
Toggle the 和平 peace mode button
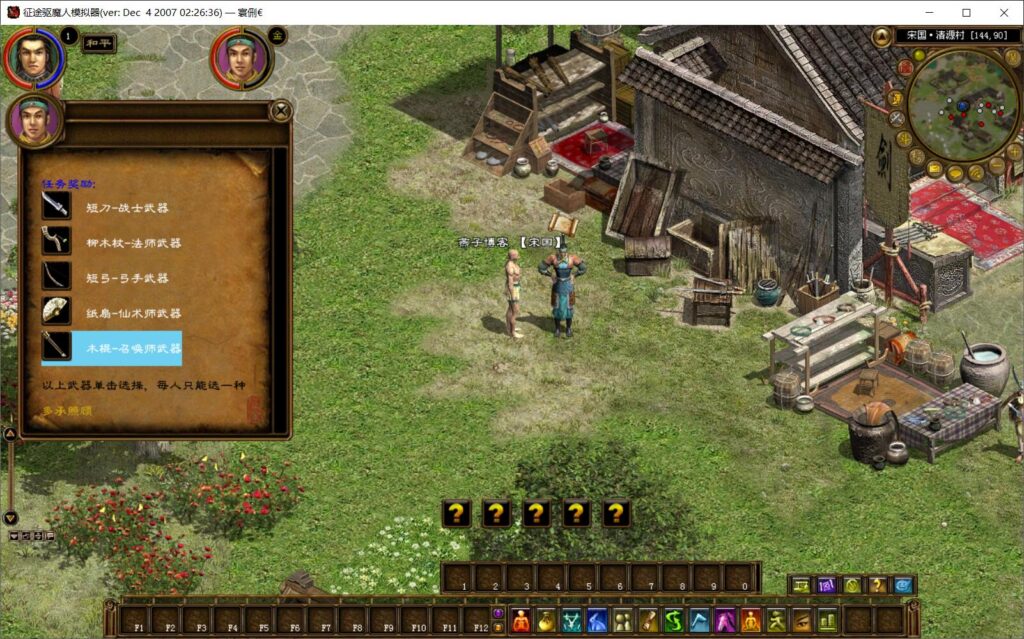pos(96,42)
